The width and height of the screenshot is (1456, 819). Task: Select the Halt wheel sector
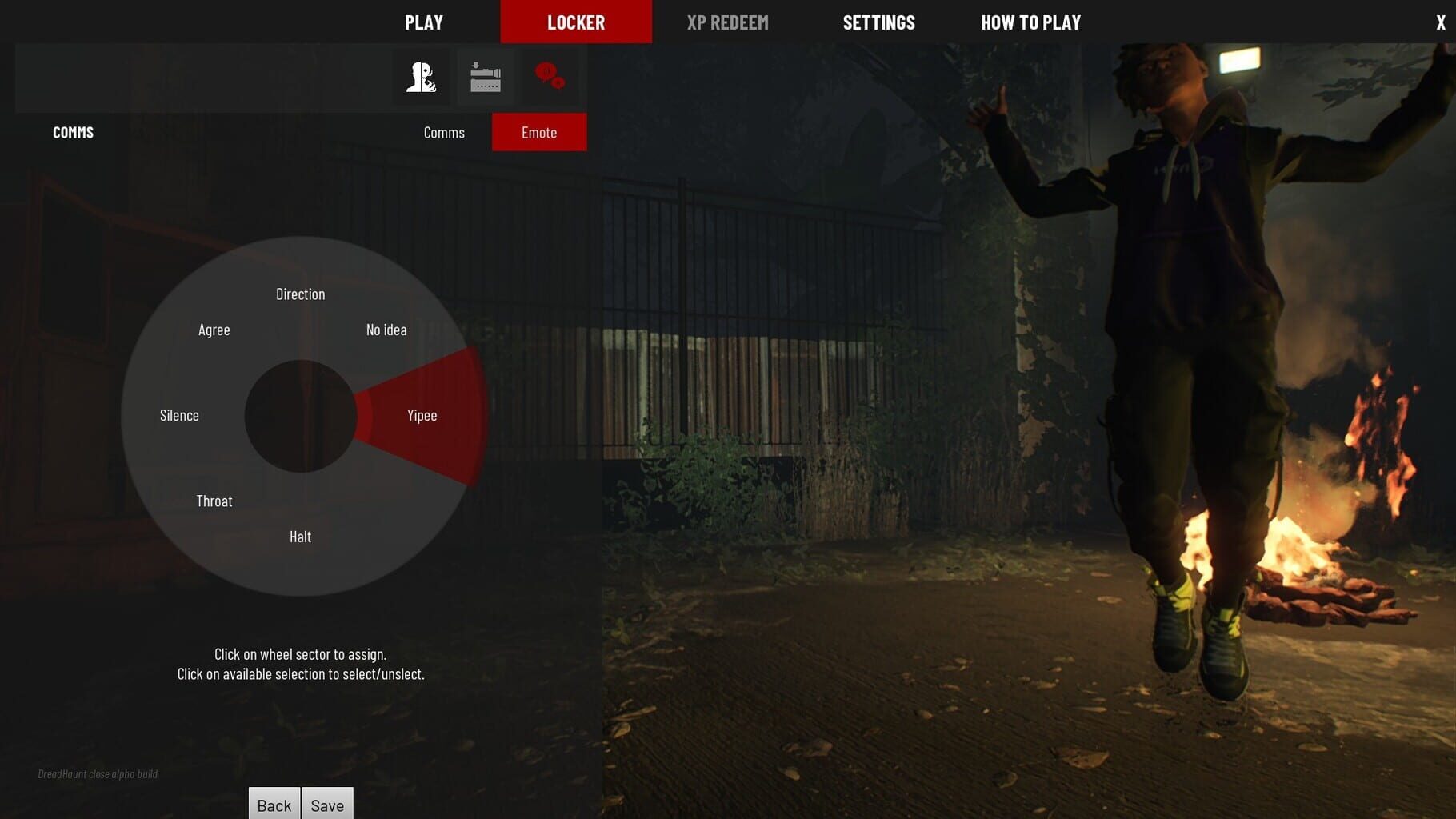tap(301, 537)
